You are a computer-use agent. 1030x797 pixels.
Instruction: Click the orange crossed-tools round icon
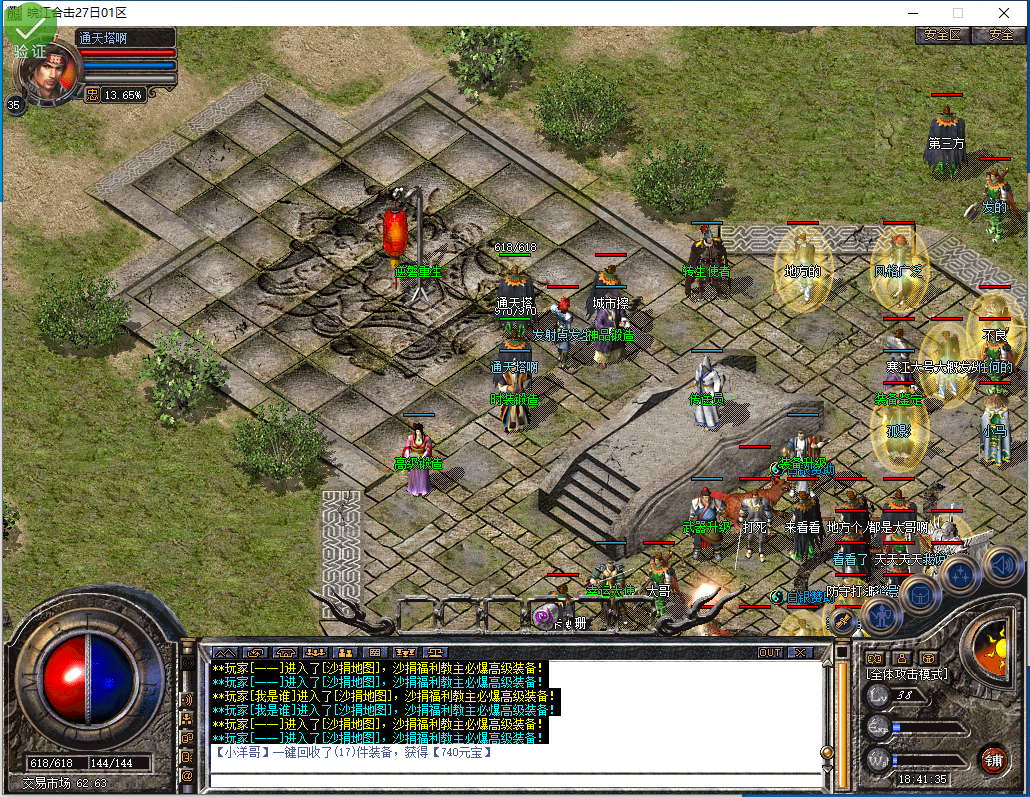tap(843, 622)
